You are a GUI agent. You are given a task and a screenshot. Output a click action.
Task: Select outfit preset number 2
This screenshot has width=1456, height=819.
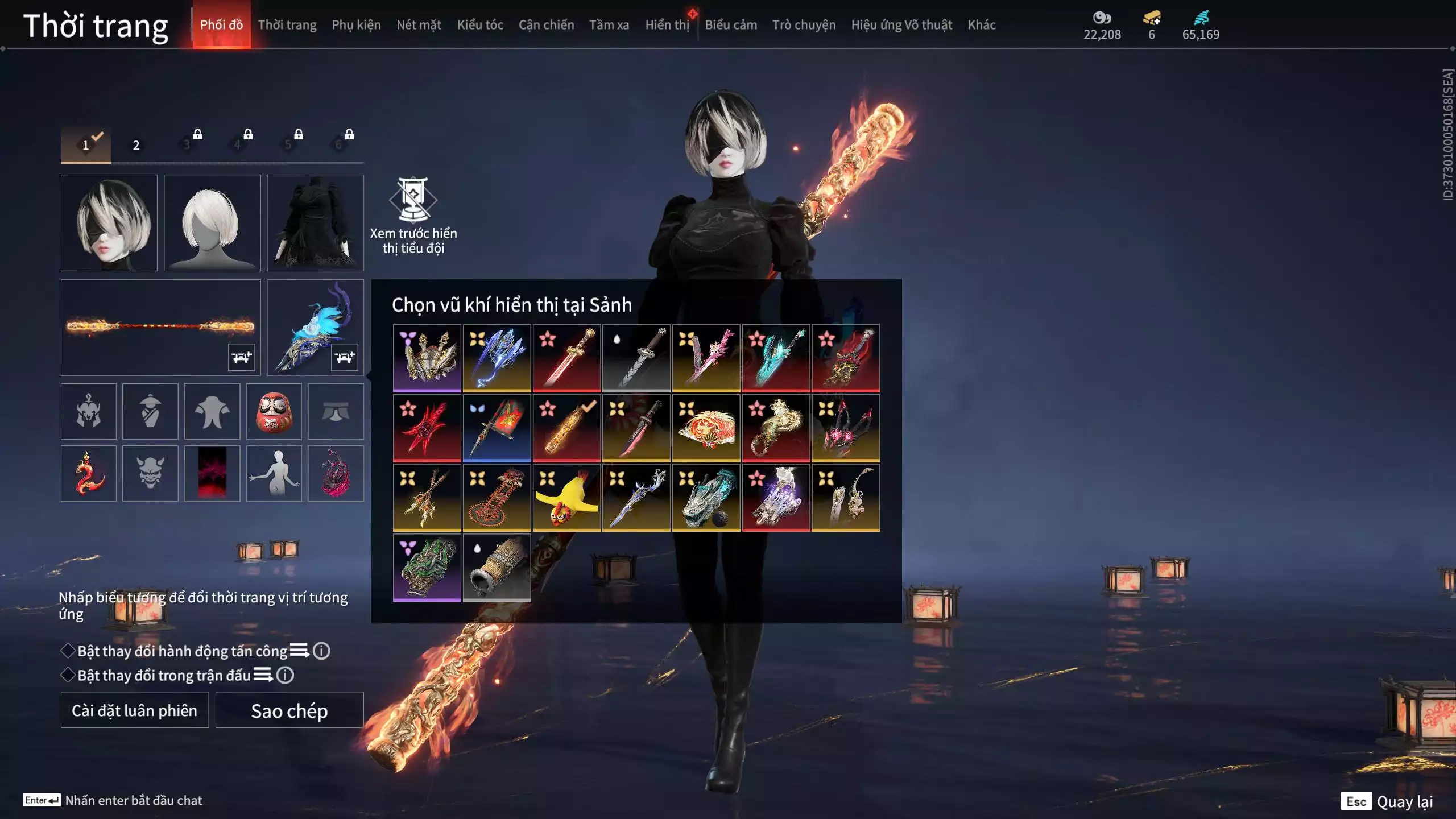point(136,145)
